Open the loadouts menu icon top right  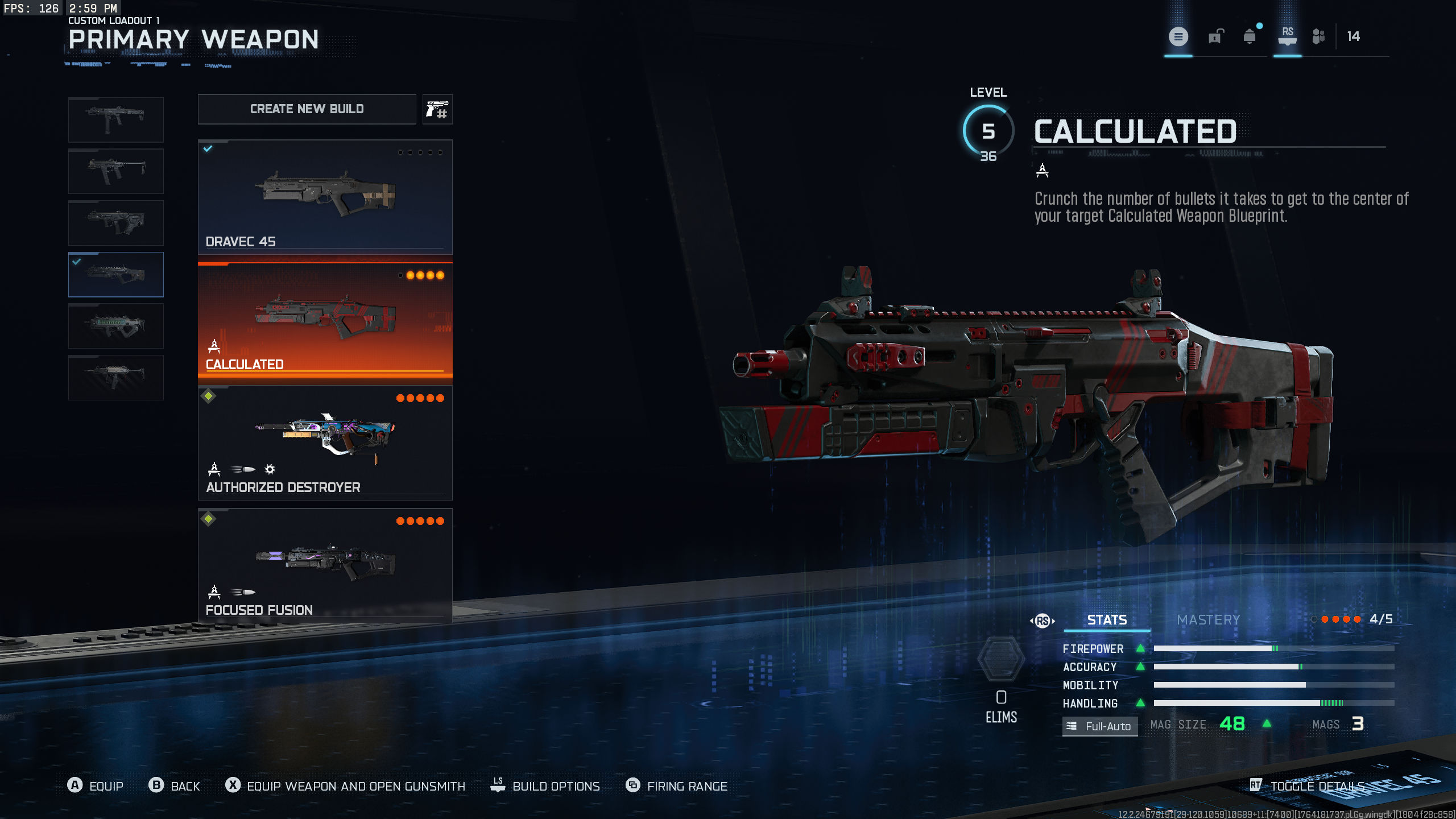pyautogui.click(x=1179, y=36)
